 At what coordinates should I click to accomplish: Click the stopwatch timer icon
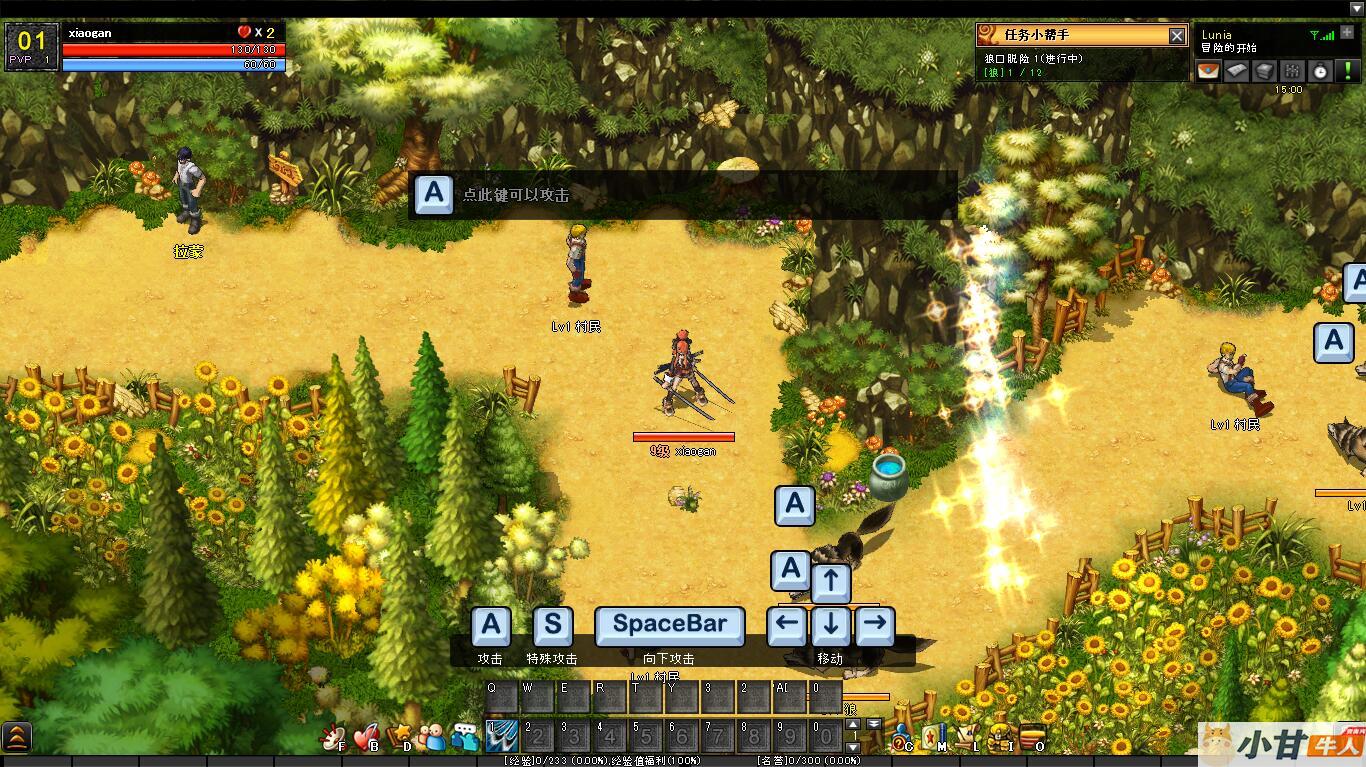click(x=1320, y=70)
